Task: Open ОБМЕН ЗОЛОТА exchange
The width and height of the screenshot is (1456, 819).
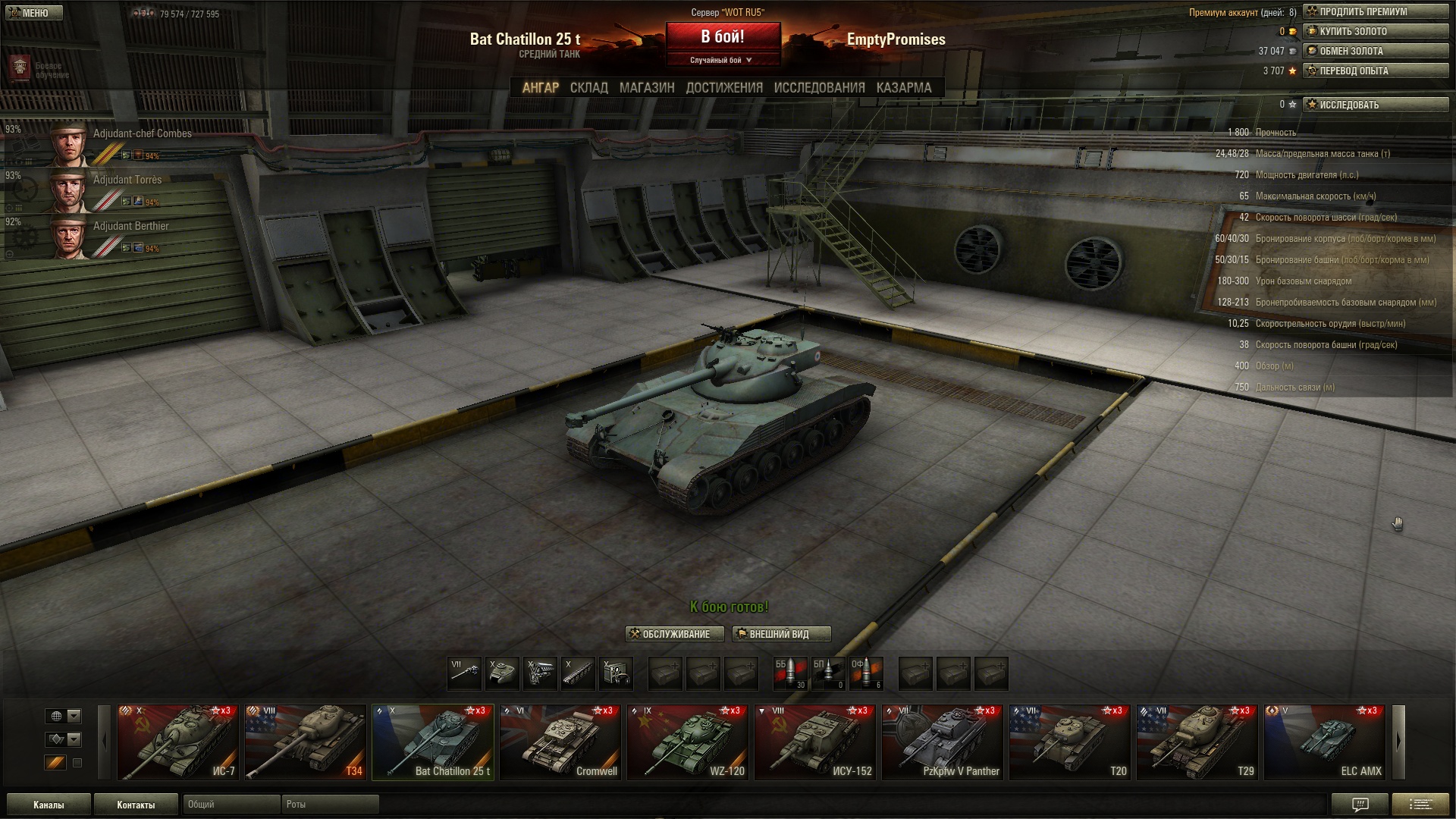Action: [1375, 52]
